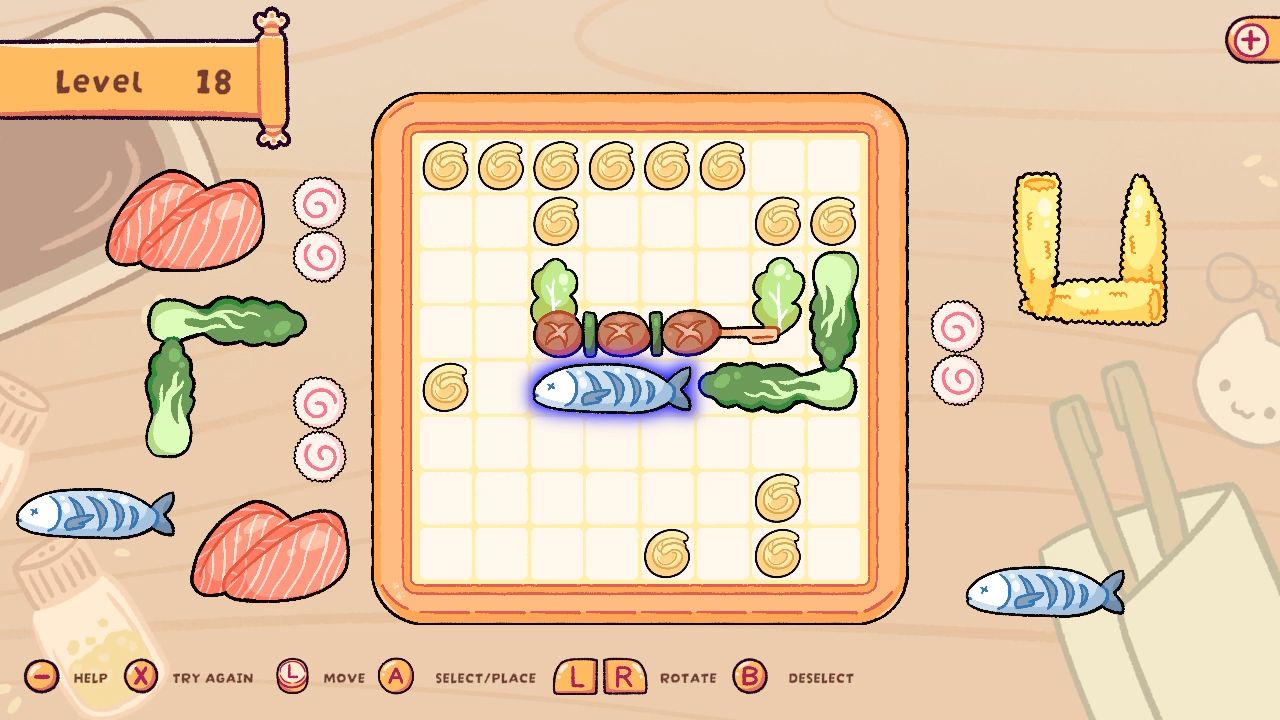Click the Help minus icon
The width and height of the screenshot is (1280, 720).
(x=40, y=677)
